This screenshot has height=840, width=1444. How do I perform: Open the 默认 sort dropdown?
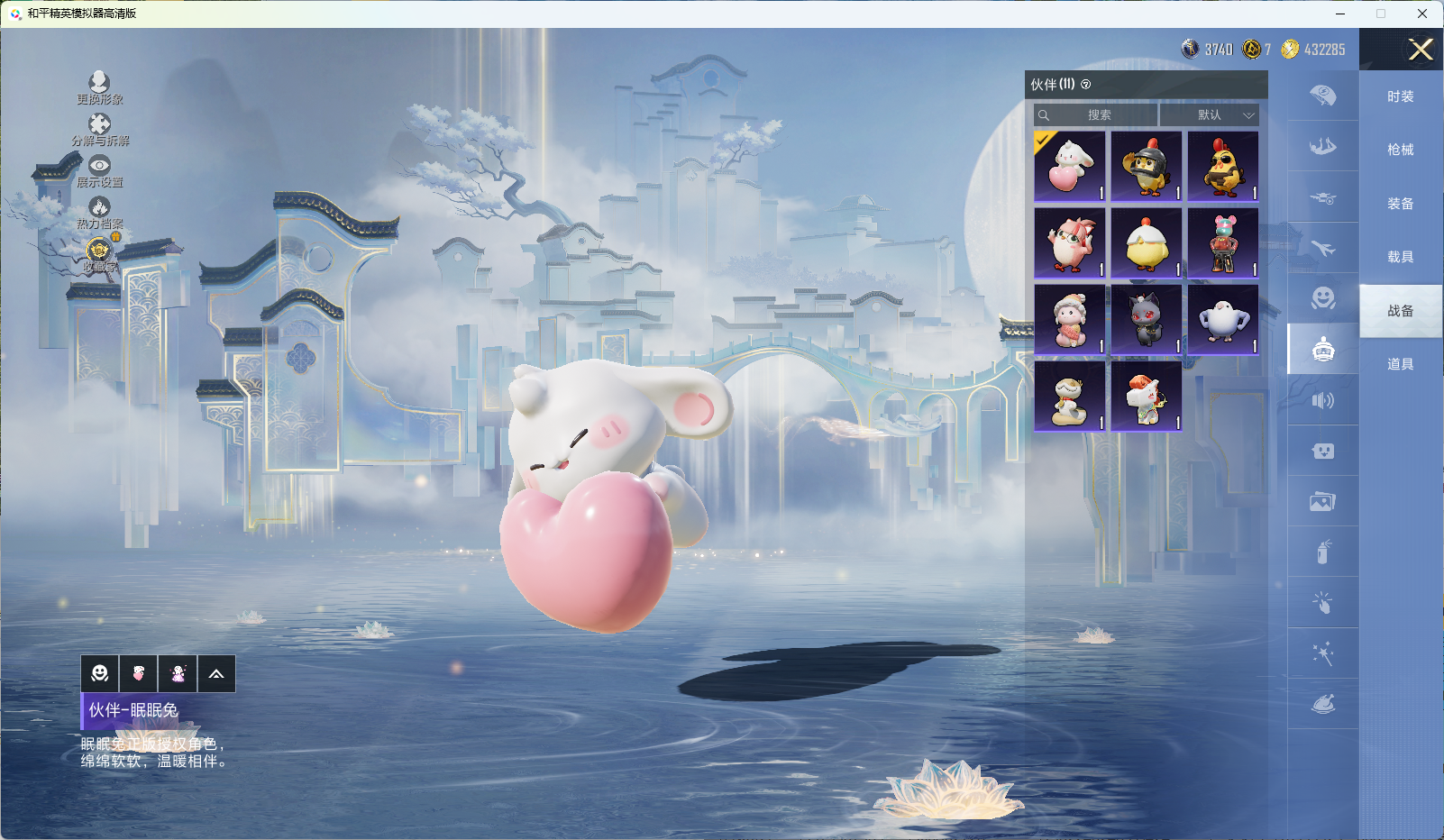[x=1209, y=115]
